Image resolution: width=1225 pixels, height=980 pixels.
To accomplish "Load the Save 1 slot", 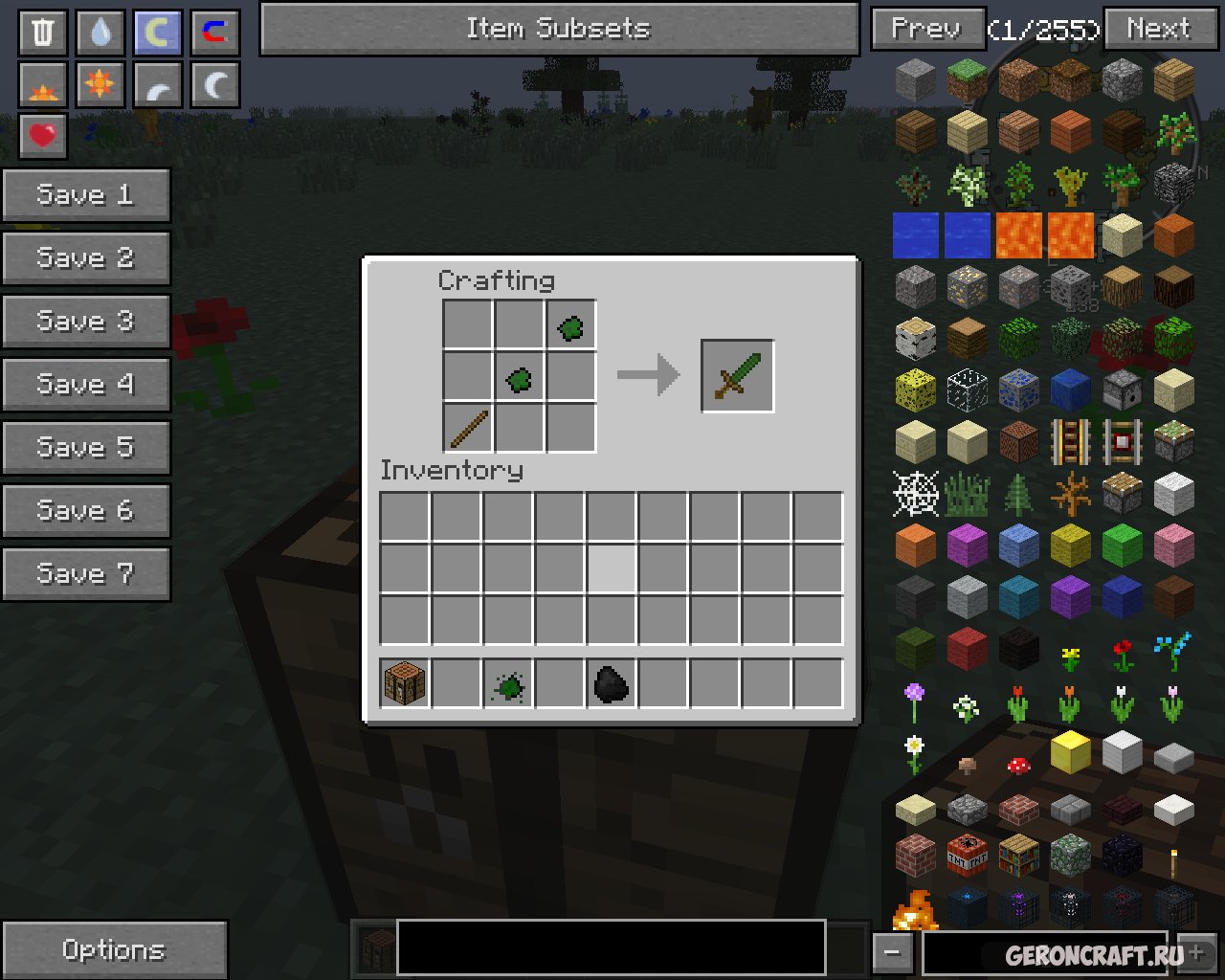I will coord(85,195).
